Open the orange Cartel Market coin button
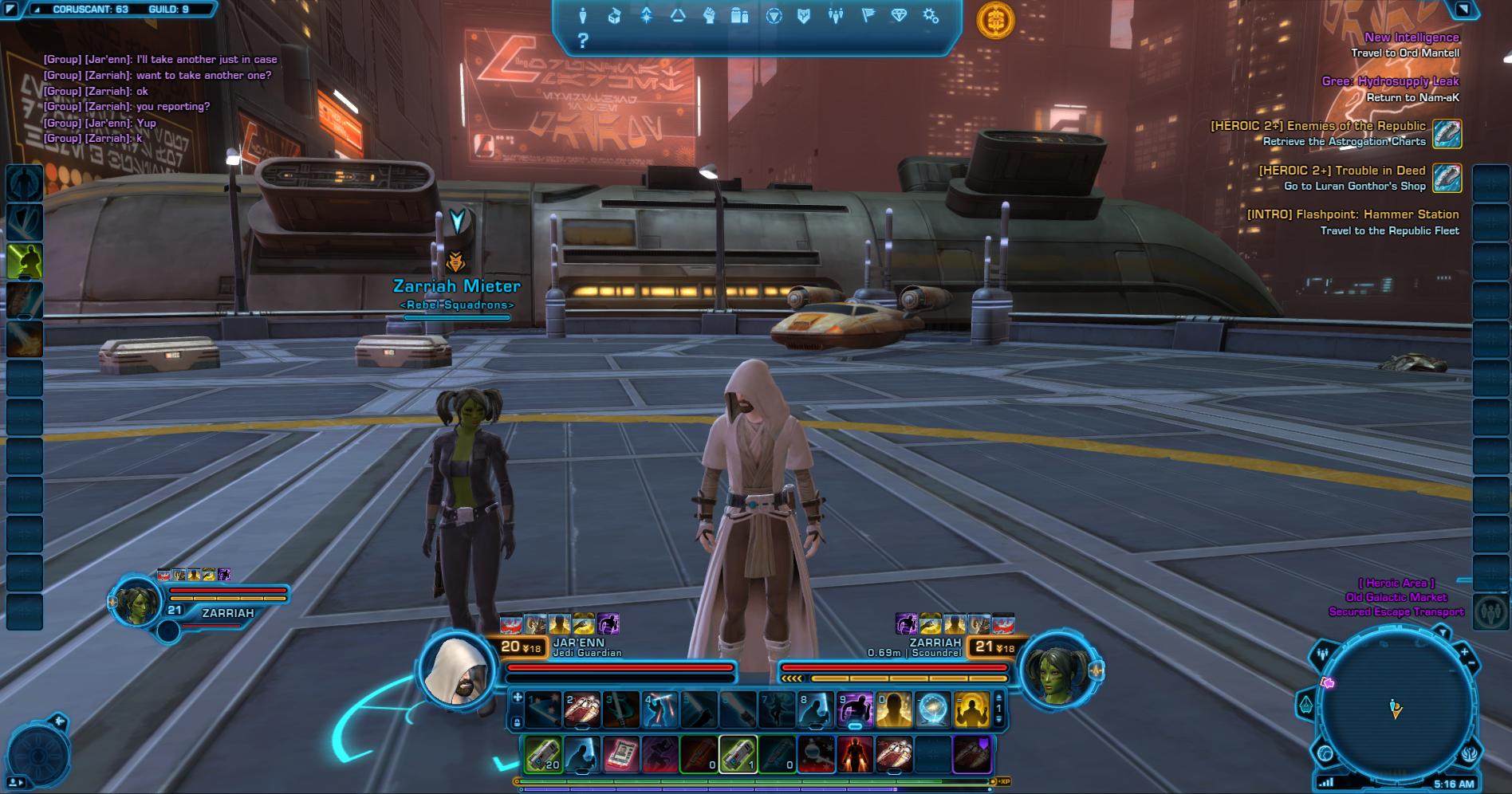 click(995, 20)
